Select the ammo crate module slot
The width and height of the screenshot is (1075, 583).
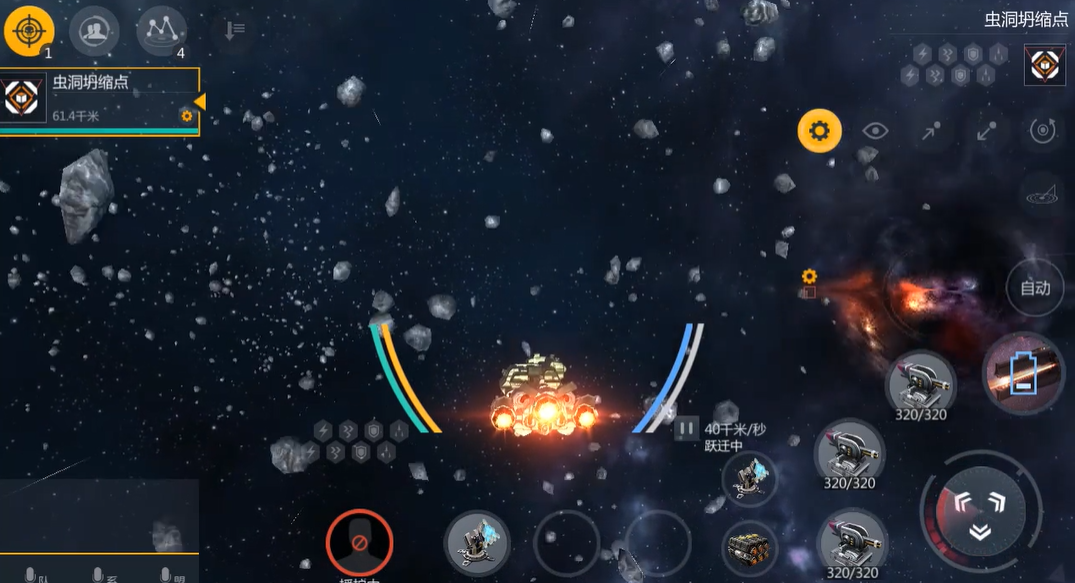pyautogui.click(x=749, y=549)
